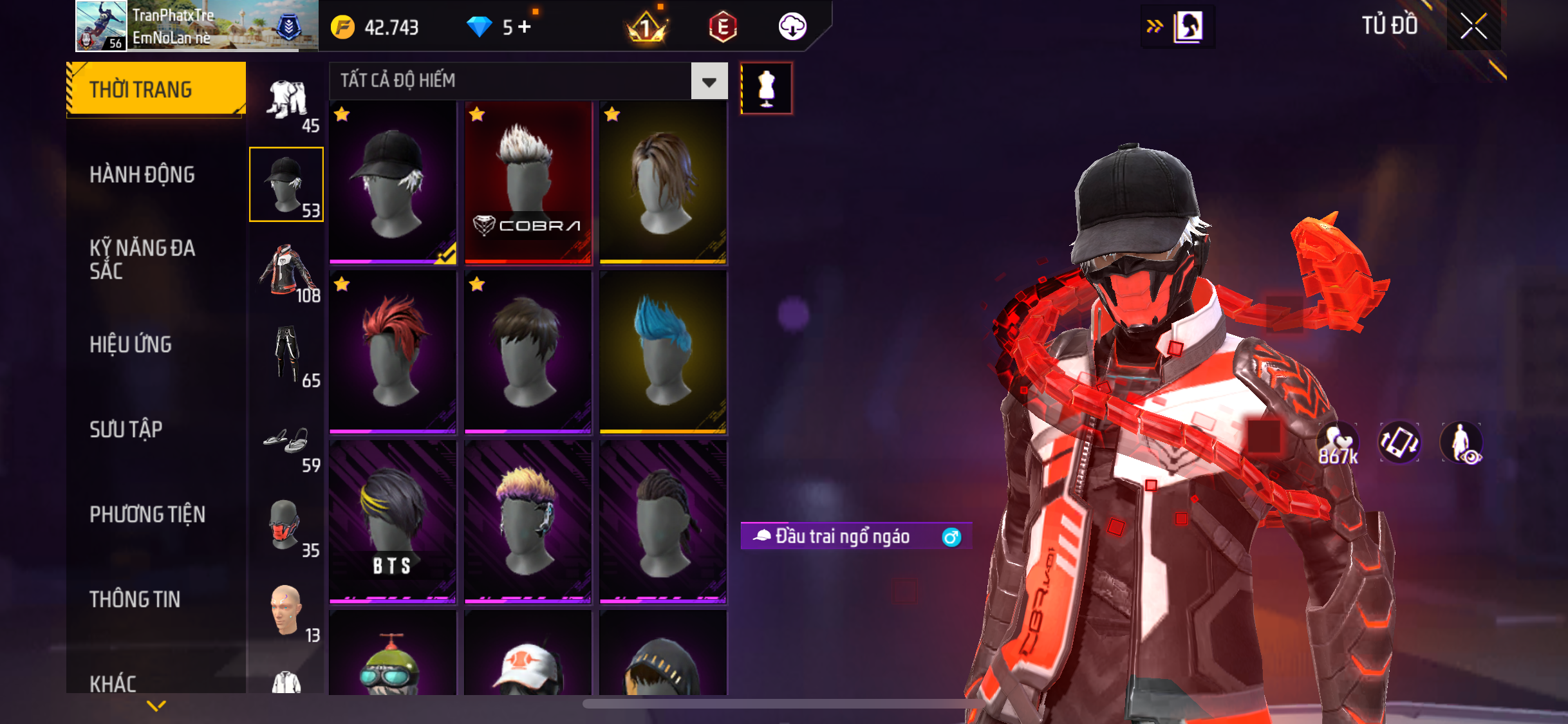Open the jacket tops category
This screenshot has width=1568, height=724.
click(287, 271)
